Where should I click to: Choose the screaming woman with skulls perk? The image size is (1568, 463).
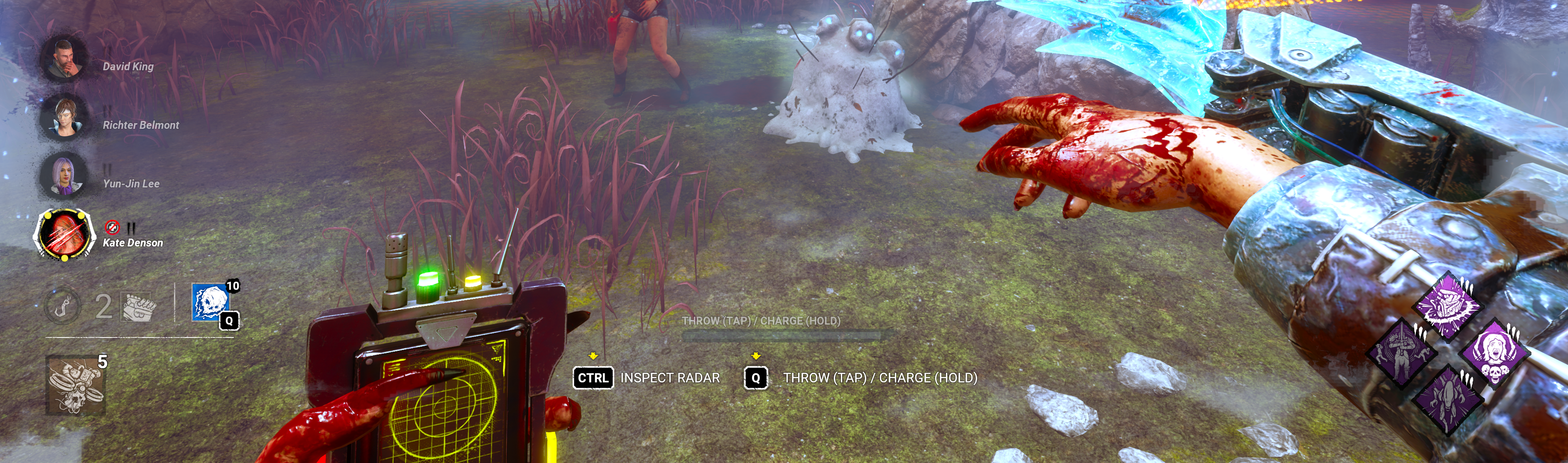click(1495, 352)
